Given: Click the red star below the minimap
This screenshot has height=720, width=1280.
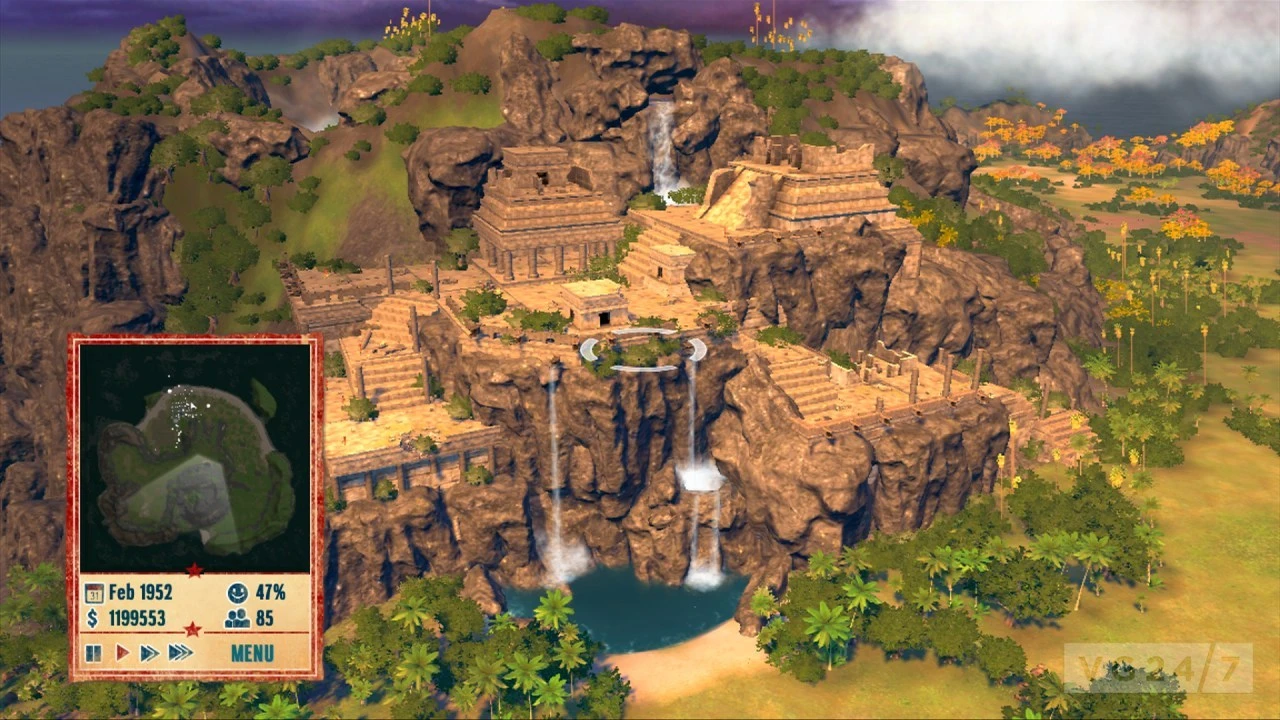Looking at the screenshot, I should [x=194, y=569].
